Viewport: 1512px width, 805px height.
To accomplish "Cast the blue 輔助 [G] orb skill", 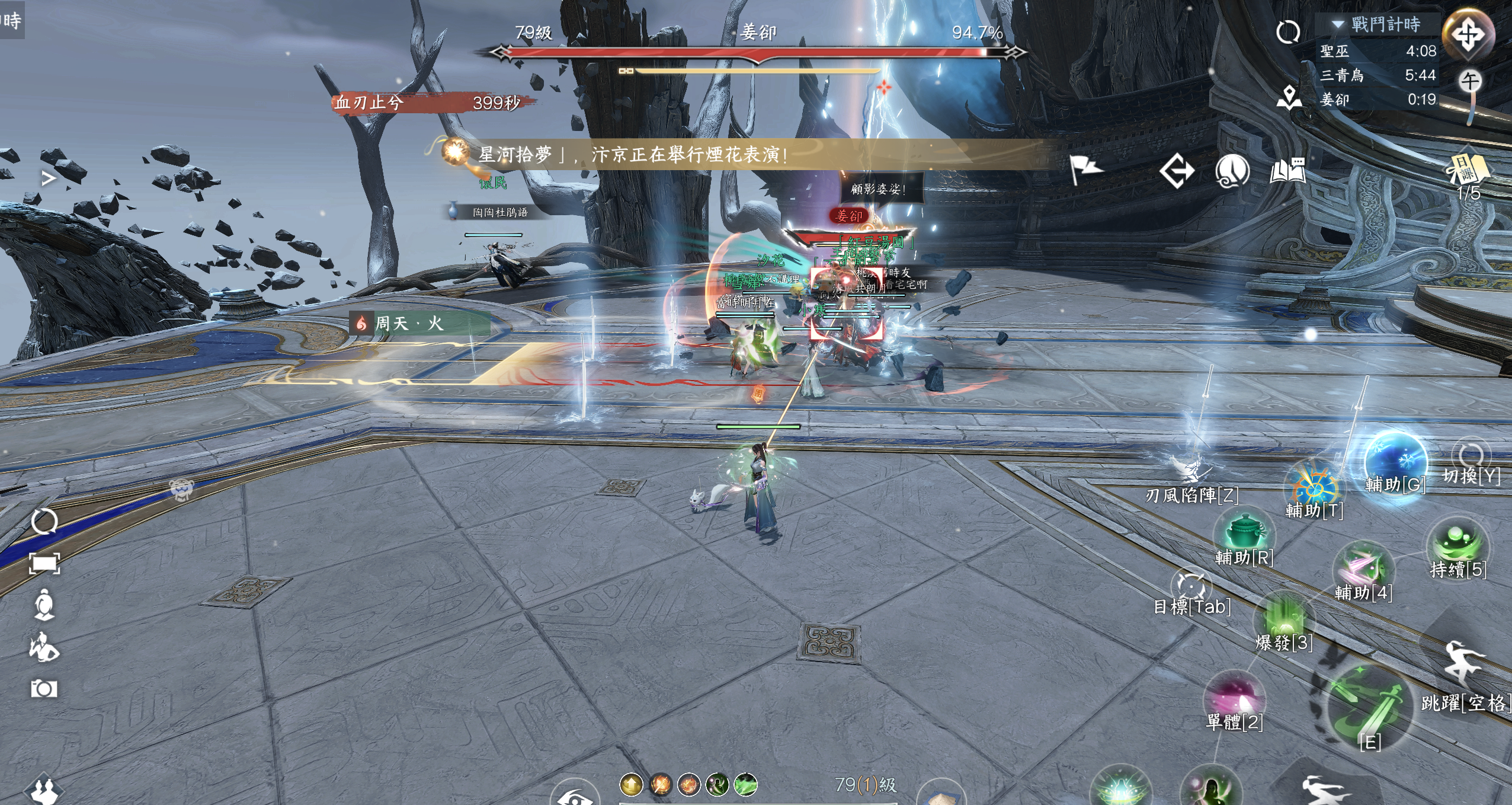I will pyautogui.click(x=1394, y=462).
